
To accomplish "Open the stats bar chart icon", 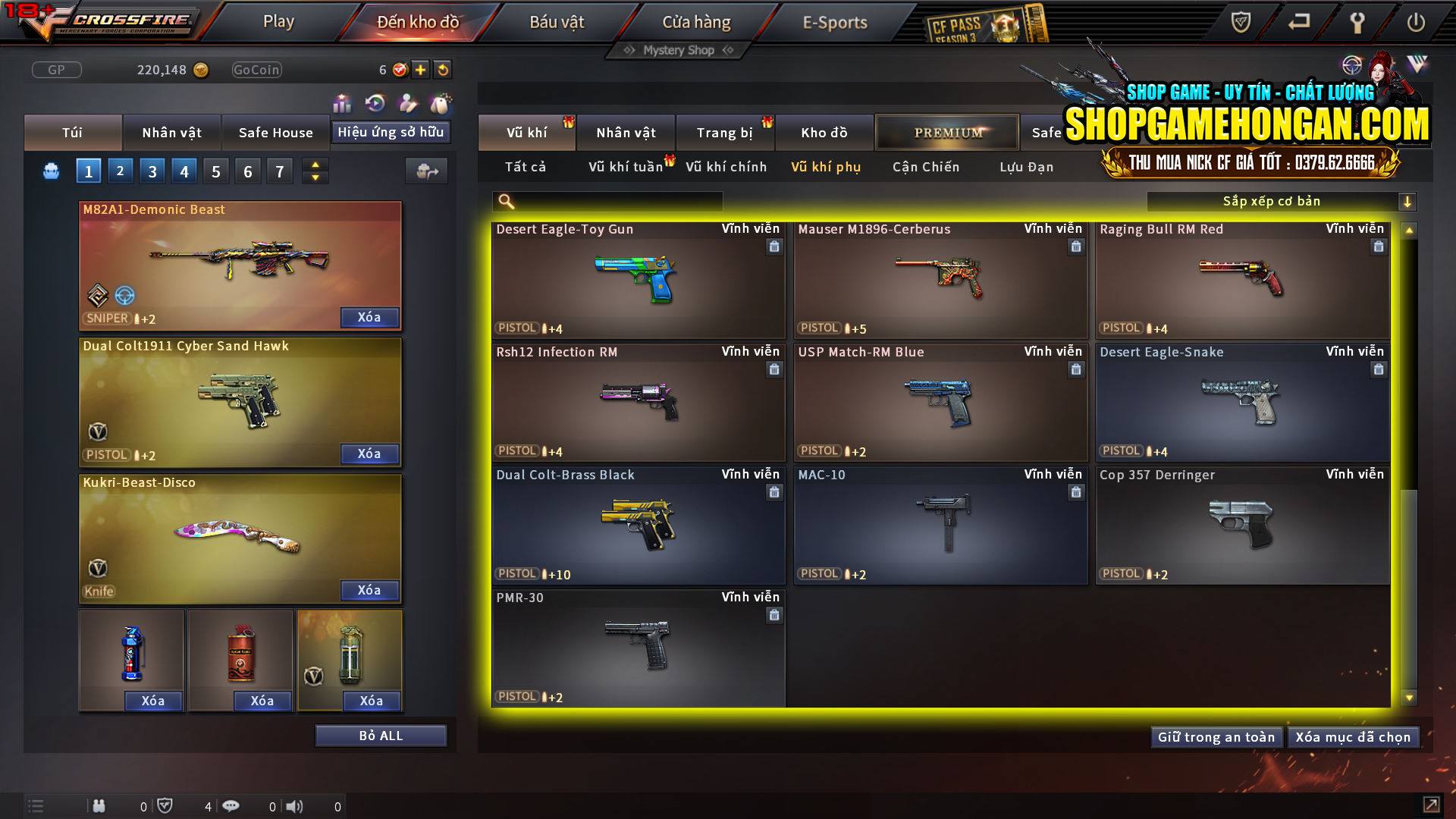I will coord(341,102).
